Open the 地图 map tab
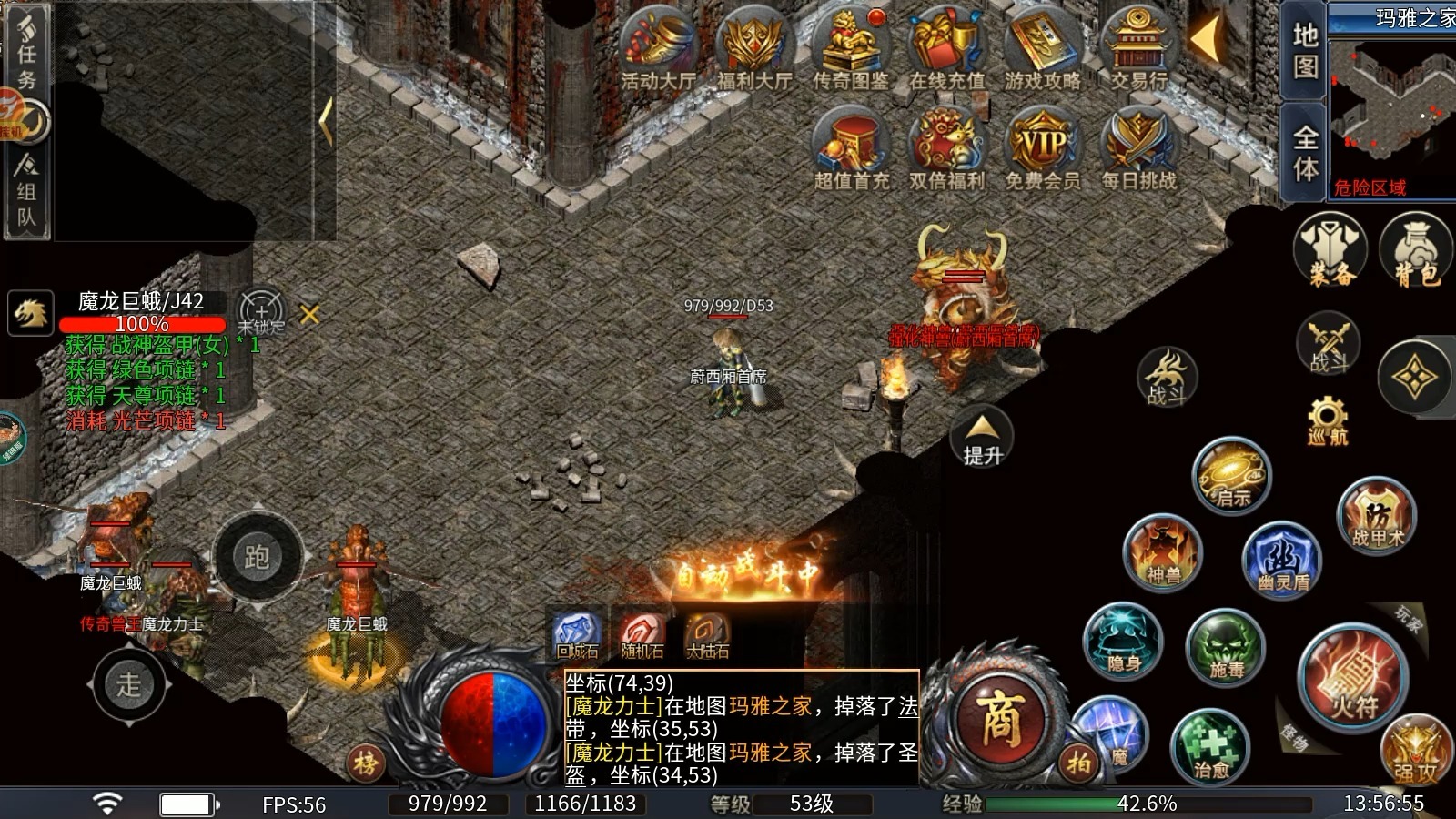This screenshot has height=819, width=1456. coord(1305,51)
